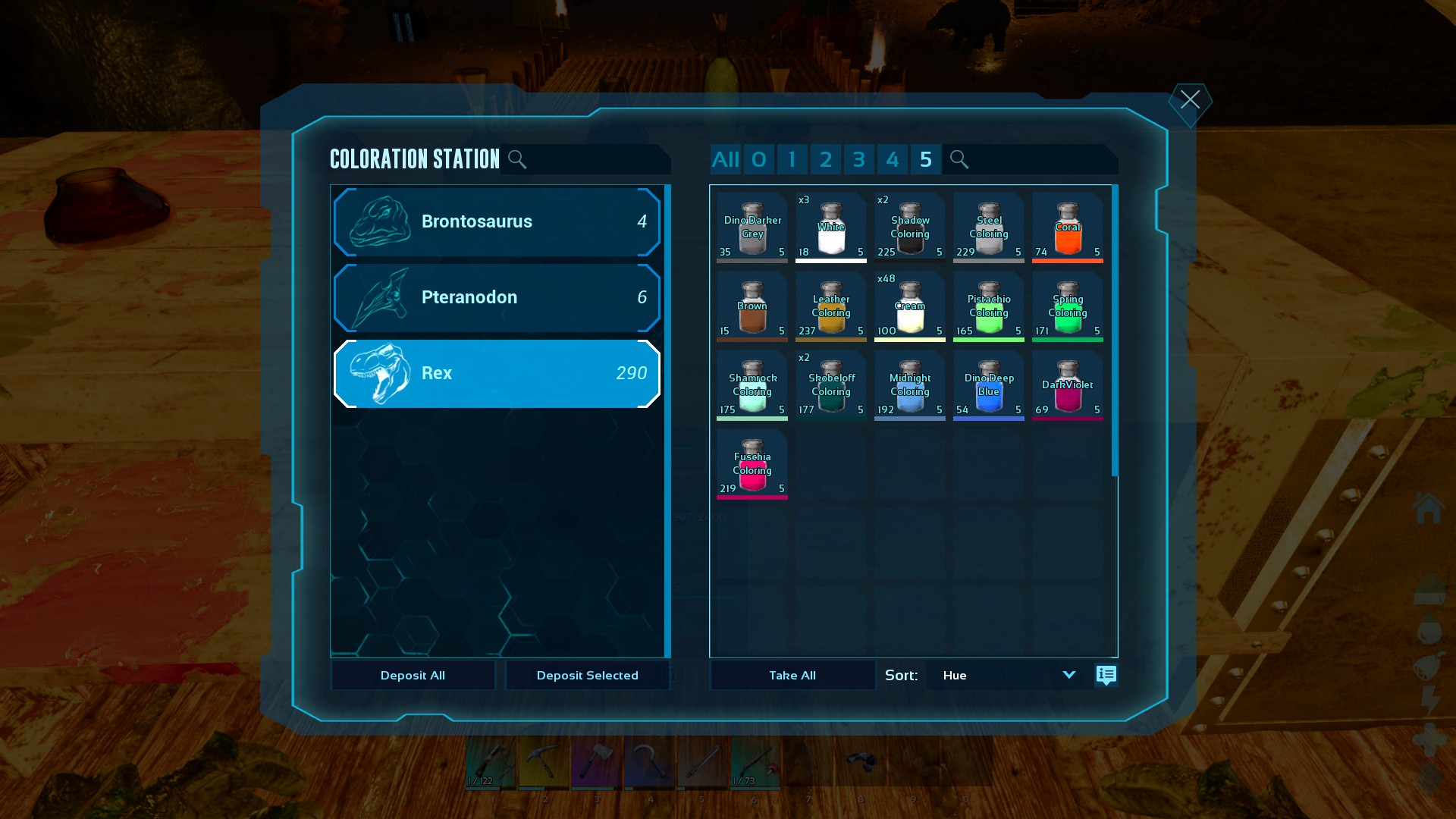Select the White dye vial

(x=831, y=227)
